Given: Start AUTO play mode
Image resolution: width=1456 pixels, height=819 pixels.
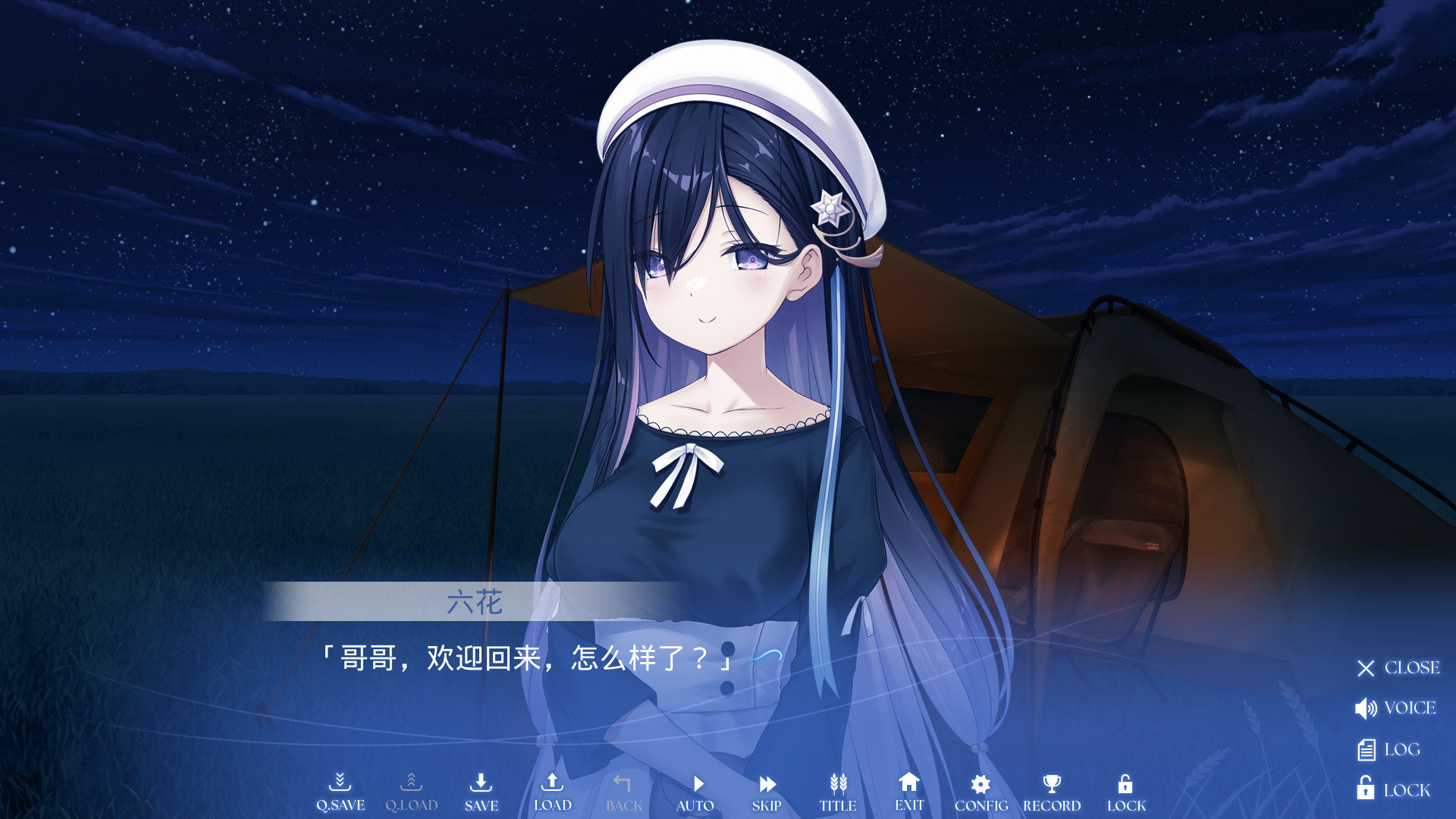Looking at the screenshot, I should tap(695, 792).
